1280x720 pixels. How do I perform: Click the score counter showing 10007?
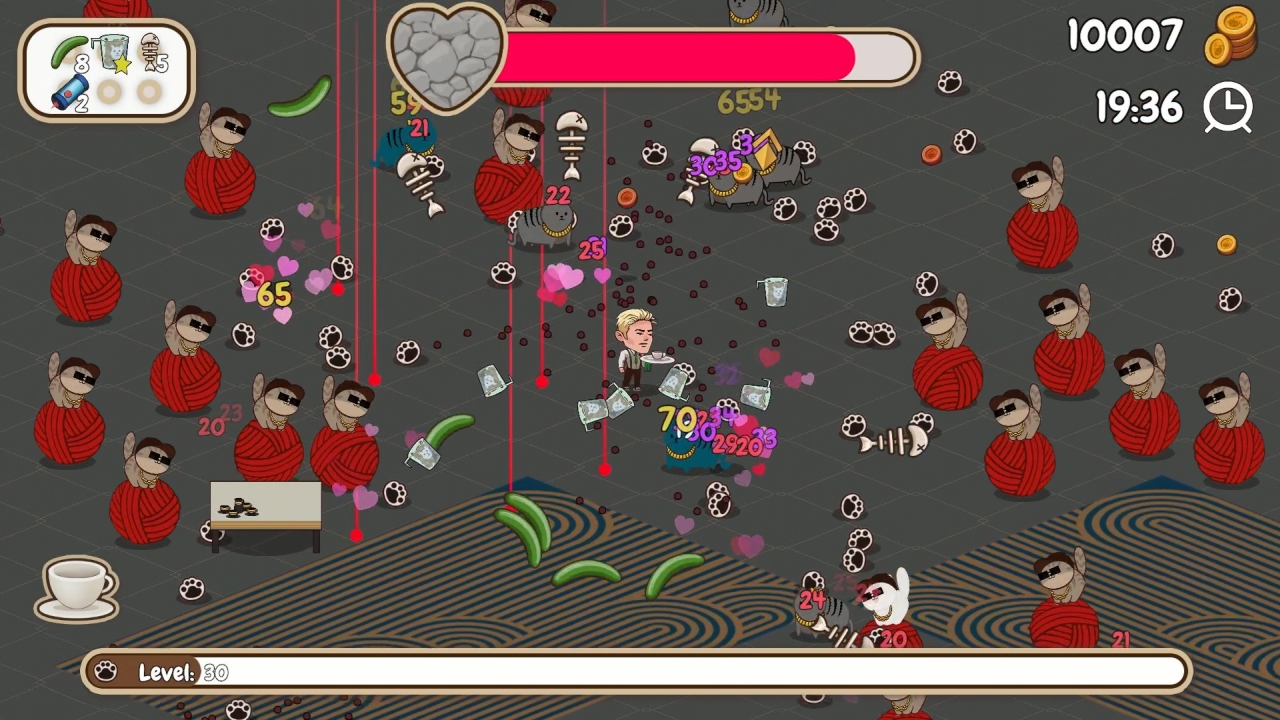tap(1126, 36)
